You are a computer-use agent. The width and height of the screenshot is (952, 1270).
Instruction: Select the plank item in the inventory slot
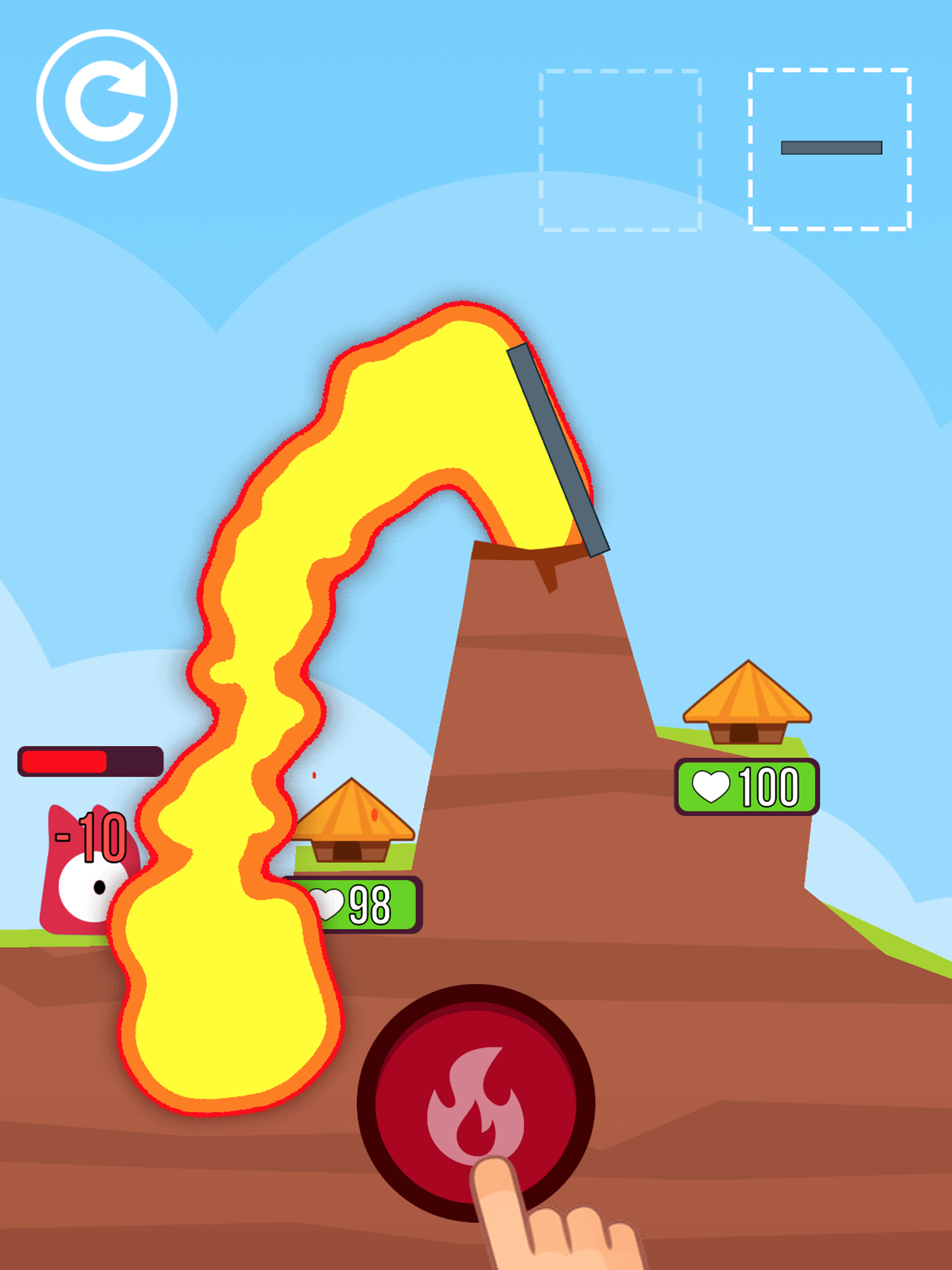pyautogui.click(x=831, y=148)
